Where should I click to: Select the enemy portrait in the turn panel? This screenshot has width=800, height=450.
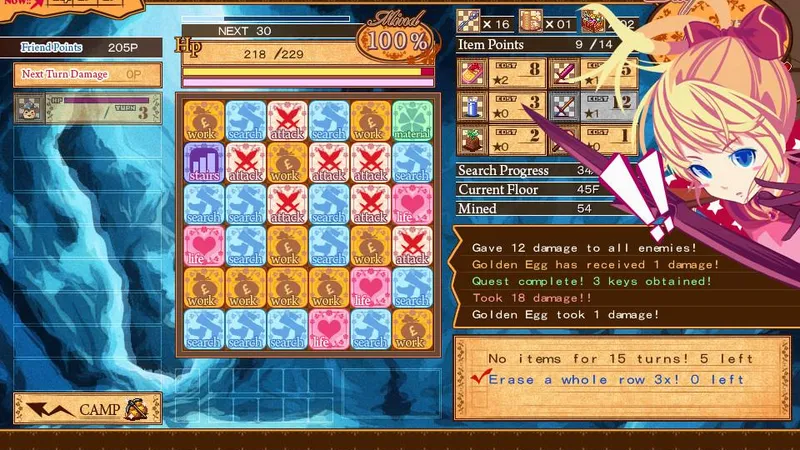point(30,108)
